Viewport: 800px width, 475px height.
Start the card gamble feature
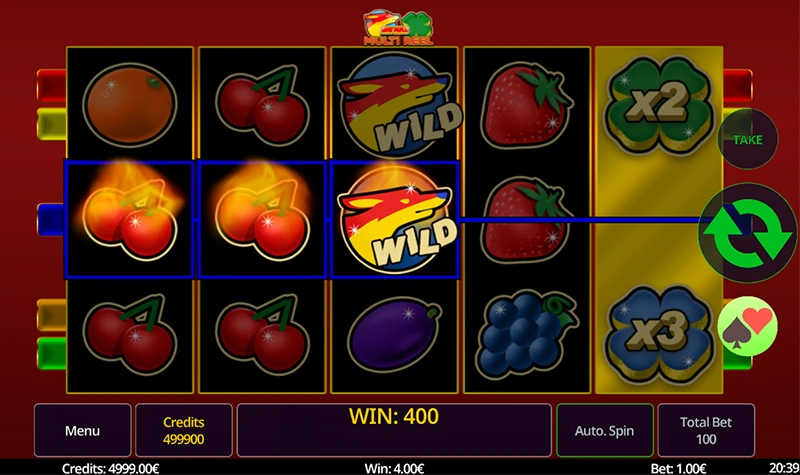(748, 327)
